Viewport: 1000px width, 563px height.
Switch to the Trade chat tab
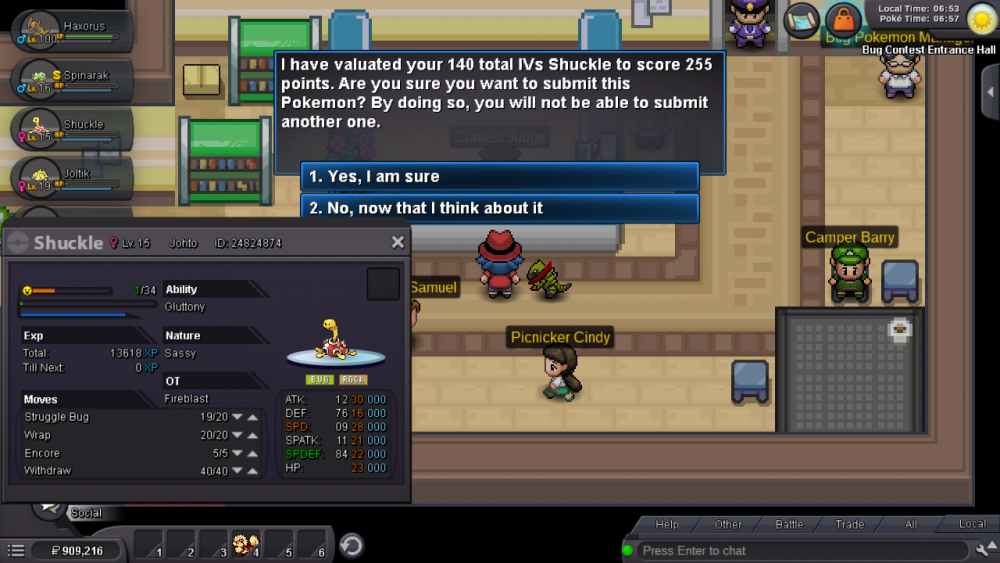point(850,524)
